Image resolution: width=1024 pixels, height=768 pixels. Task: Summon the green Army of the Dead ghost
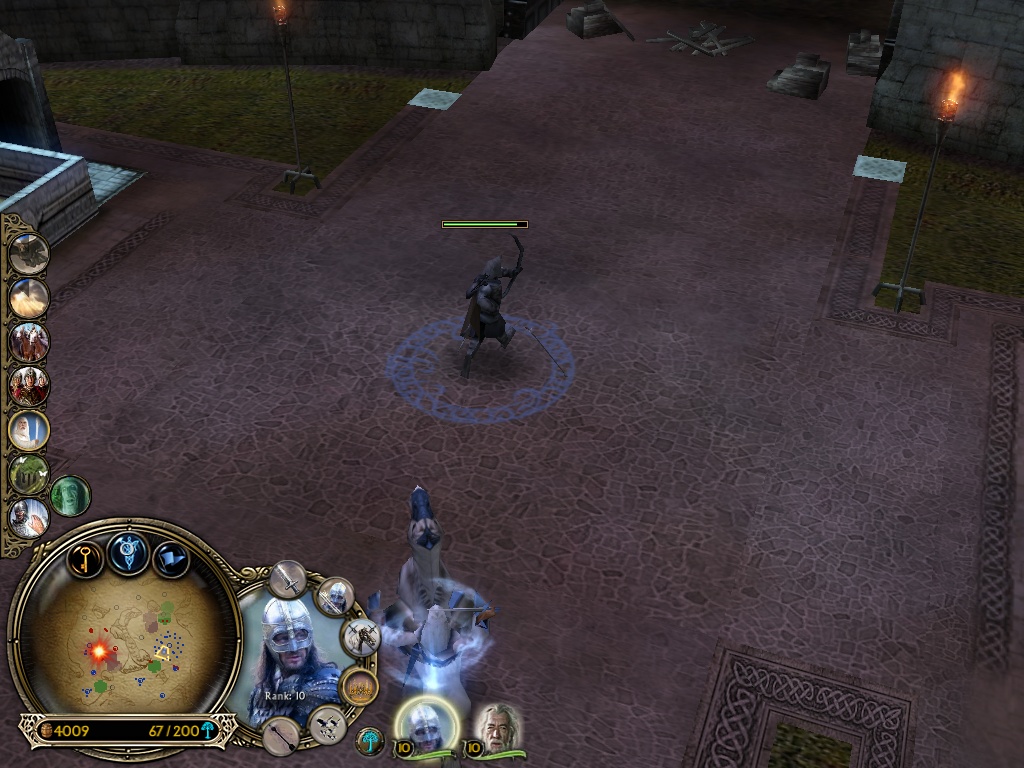point(70,496)
